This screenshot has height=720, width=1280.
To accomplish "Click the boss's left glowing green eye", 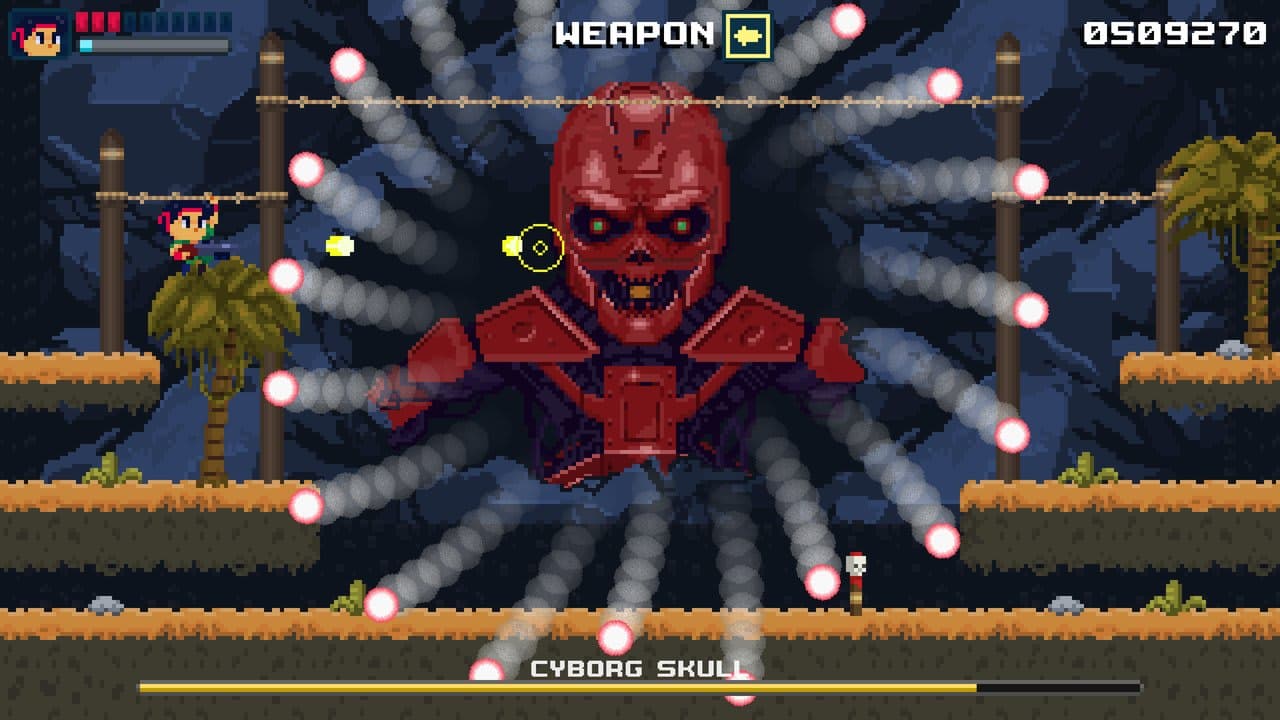I will [598, 226].
